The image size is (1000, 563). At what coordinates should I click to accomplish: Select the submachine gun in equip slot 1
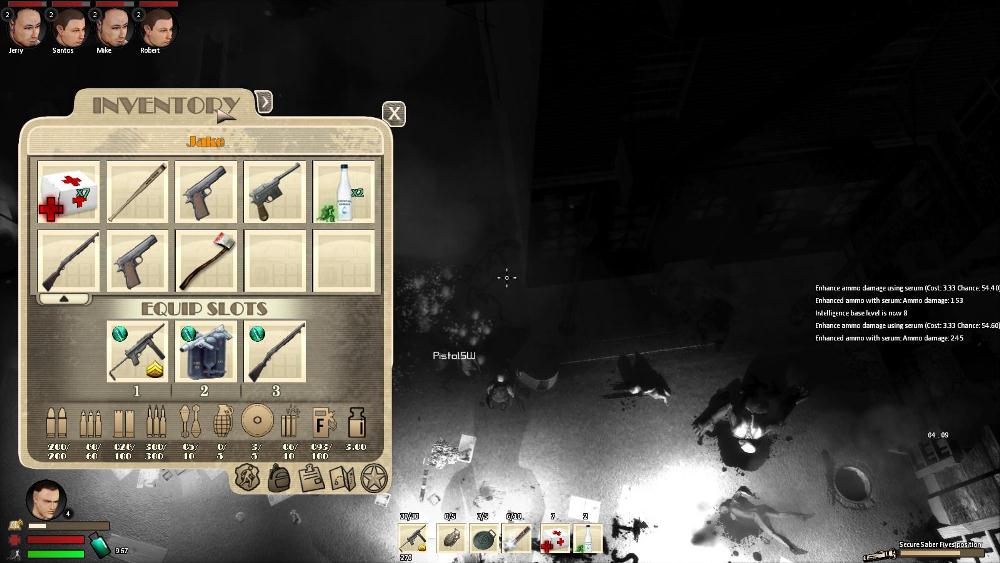[x=138, y=351]
